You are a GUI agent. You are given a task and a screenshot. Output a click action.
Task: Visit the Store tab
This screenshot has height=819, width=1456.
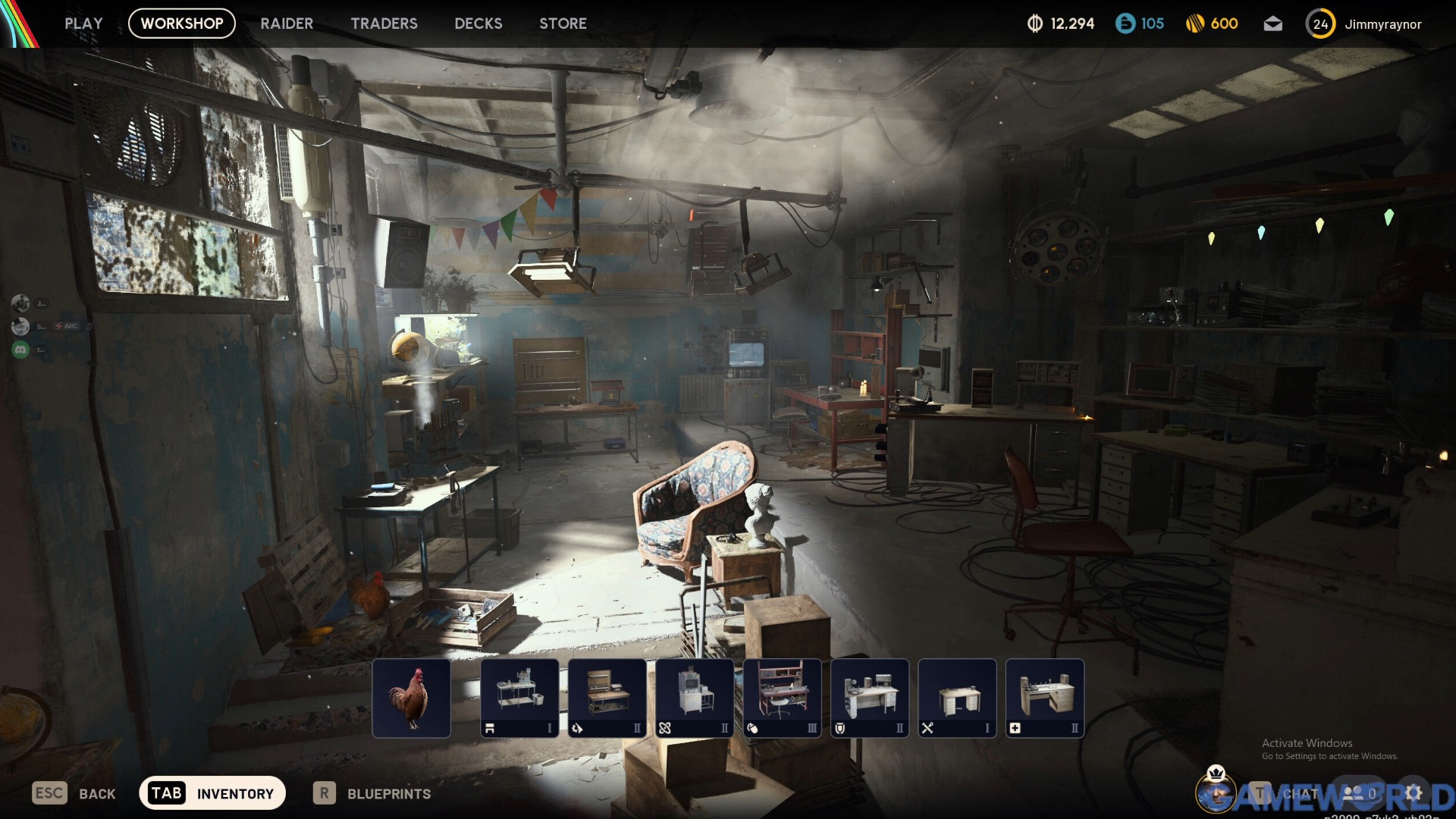(x=563, y=24)
